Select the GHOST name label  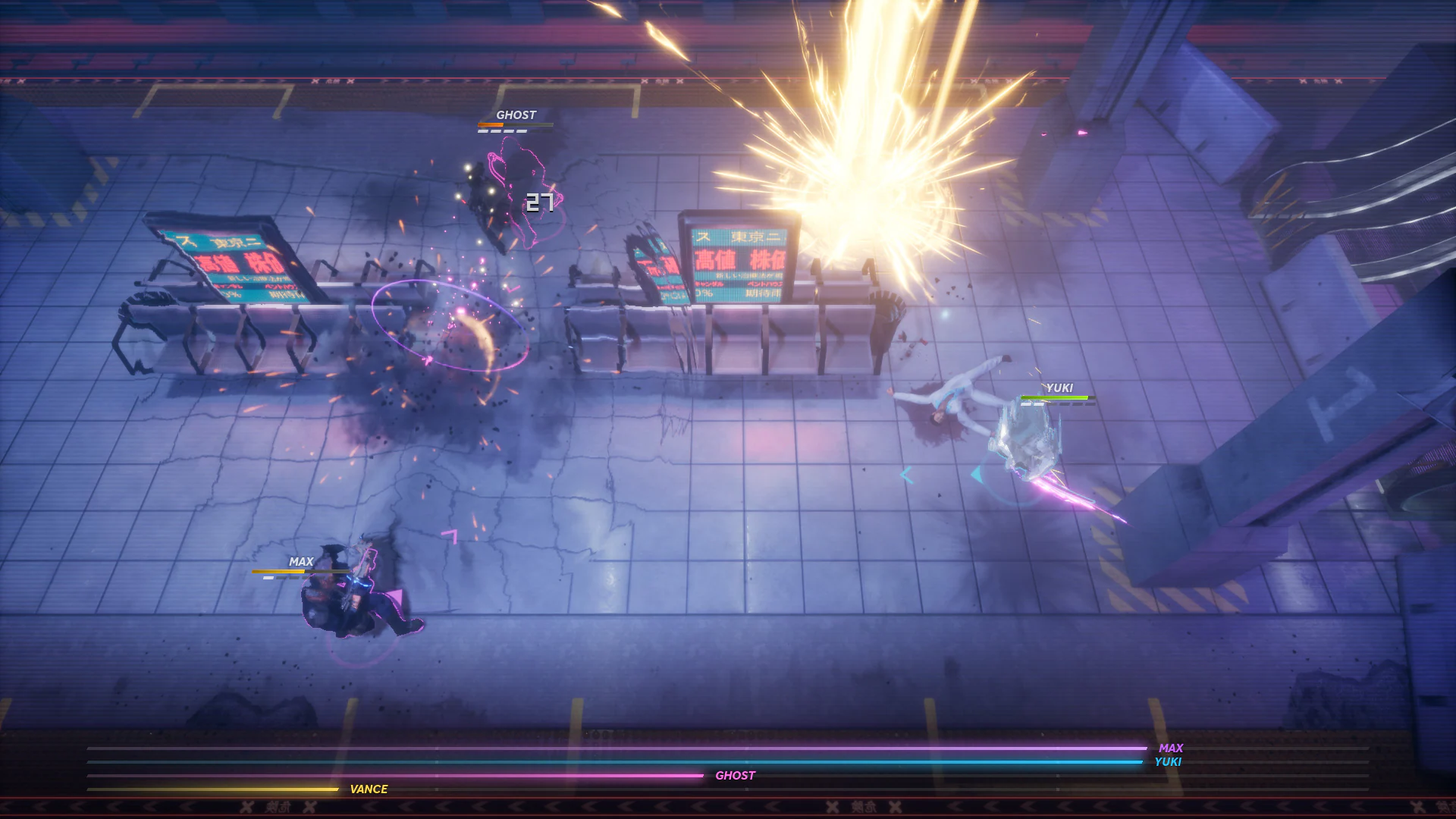coord(515,115)
